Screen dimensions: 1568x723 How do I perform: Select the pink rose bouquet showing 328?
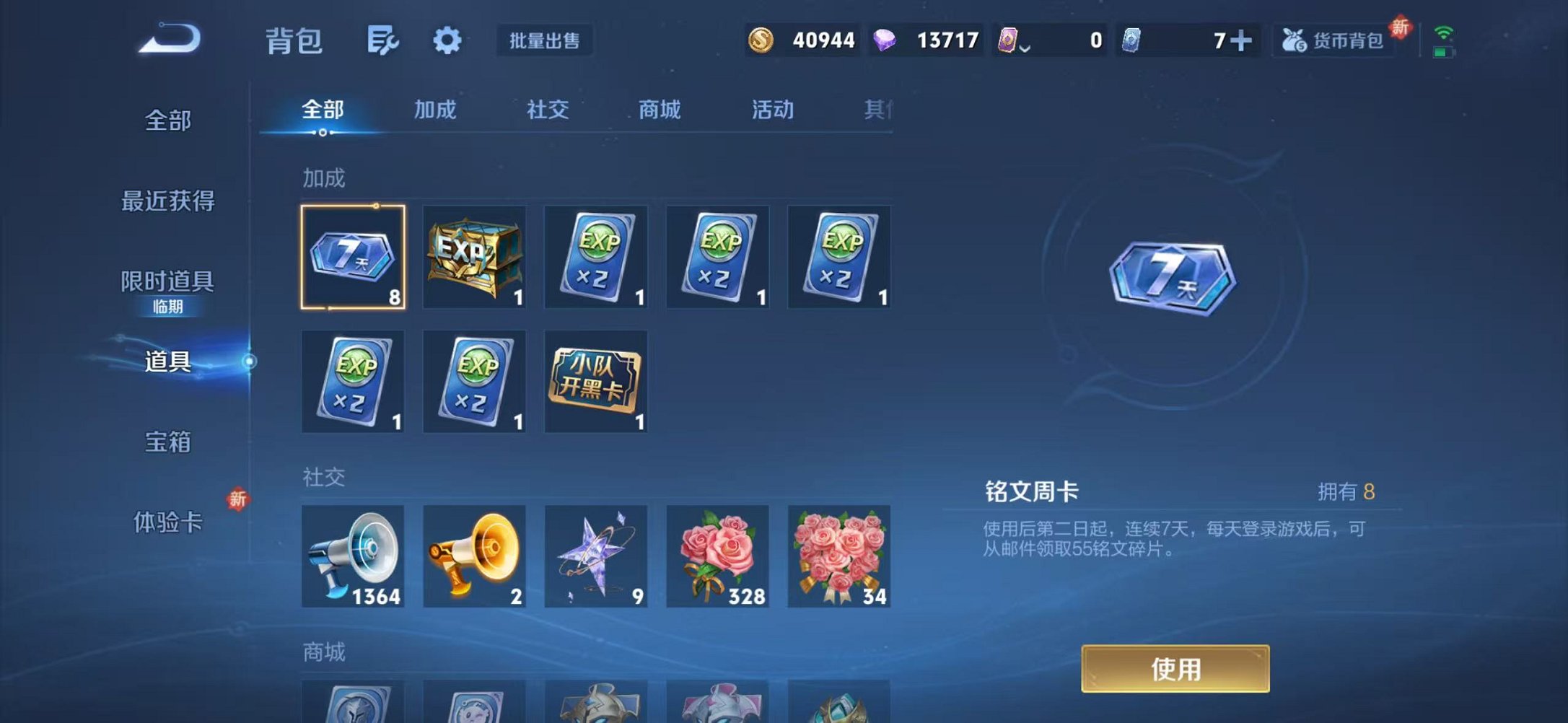(717, 556)
